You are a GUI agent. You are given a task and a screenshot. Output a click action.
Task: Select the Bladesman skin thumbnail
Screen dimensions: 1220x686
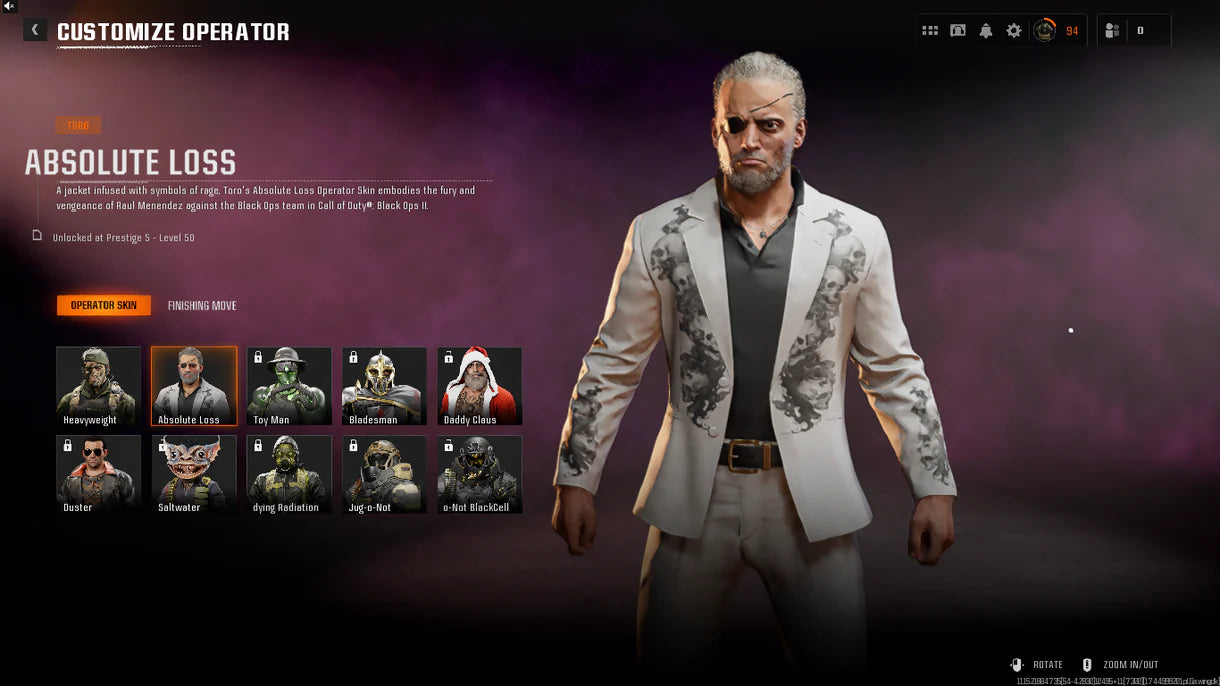[384, 386]
